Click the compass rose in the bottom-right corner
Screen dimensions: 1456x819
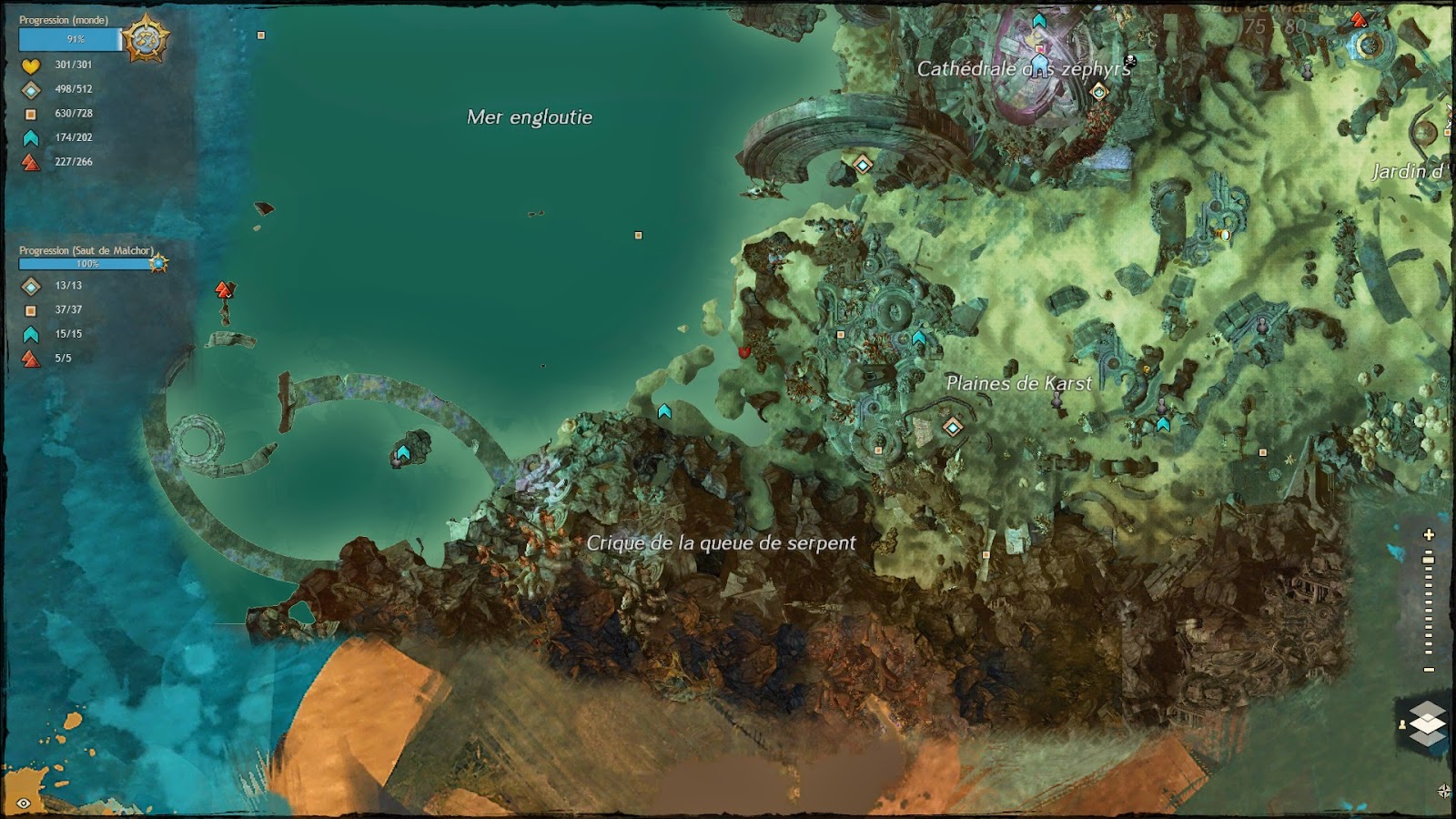point(1444,789)
